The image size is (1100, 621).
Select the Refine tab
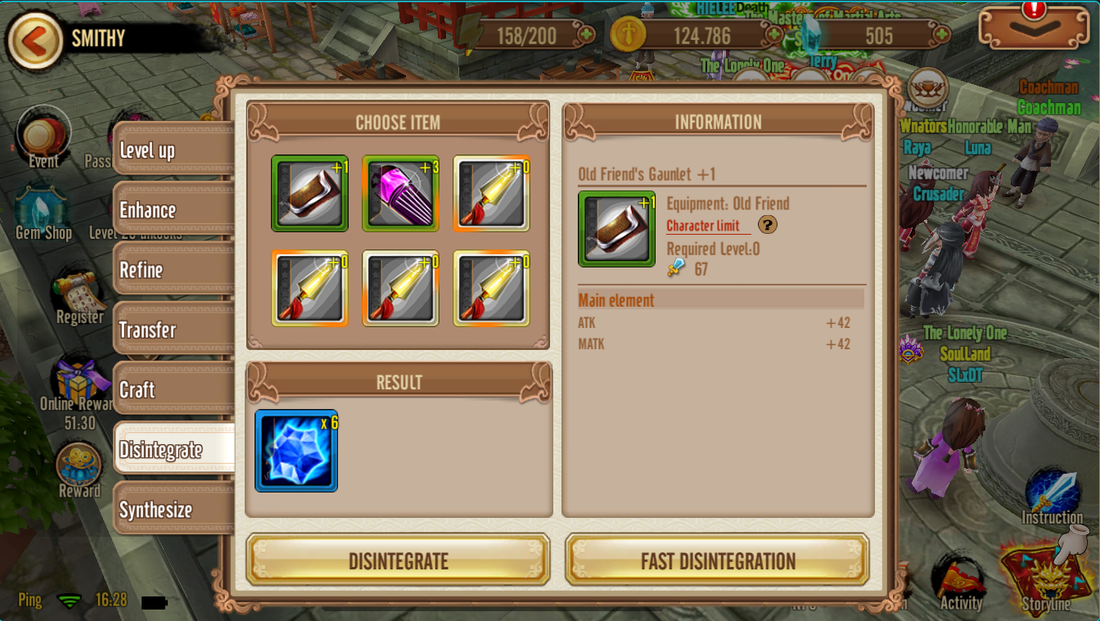point(172,270)
